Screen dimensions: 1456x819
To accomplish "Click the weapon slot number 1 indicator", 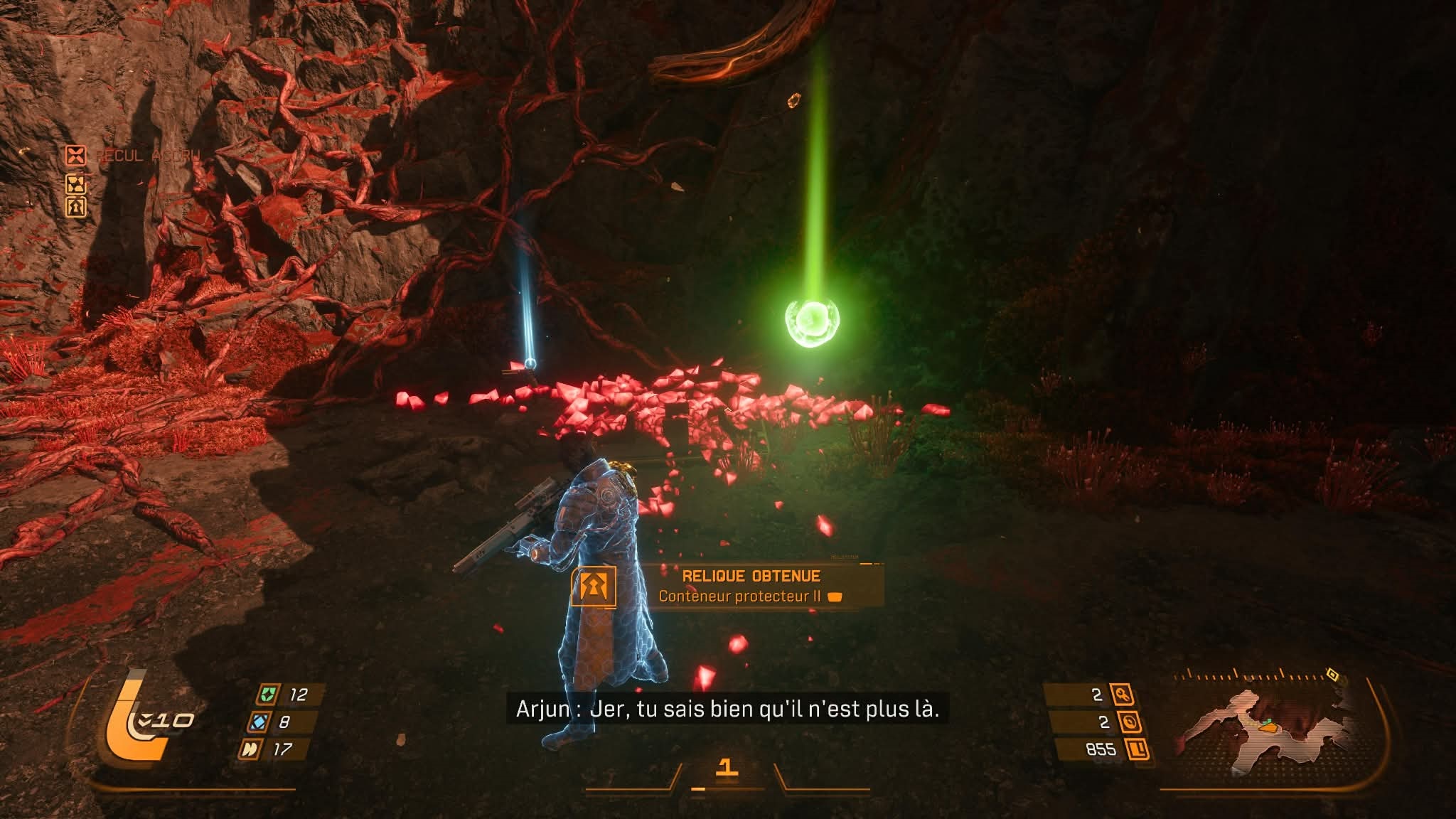I will tap(726, 766).
